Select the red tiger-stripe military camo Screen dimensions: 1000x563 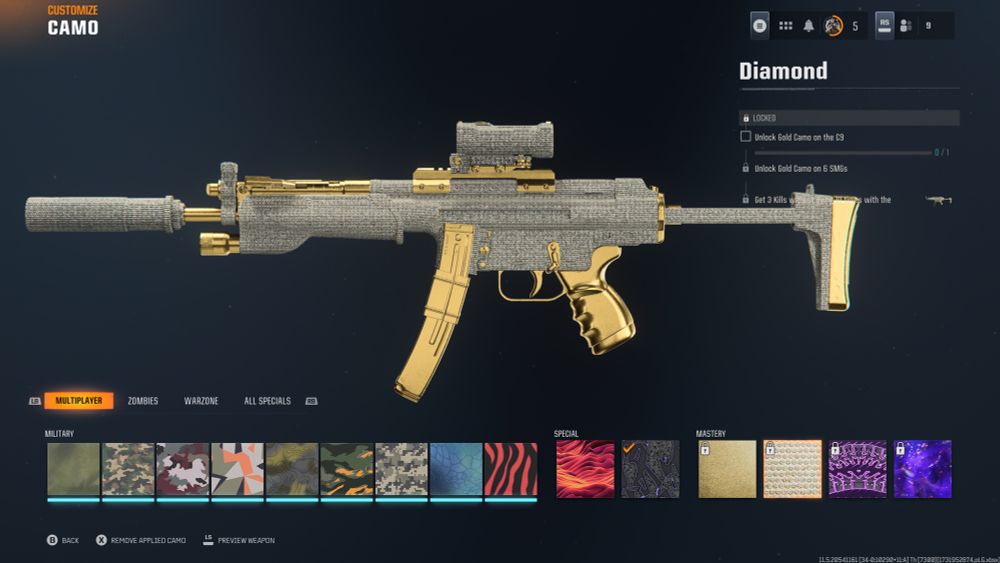coord(510,469)
